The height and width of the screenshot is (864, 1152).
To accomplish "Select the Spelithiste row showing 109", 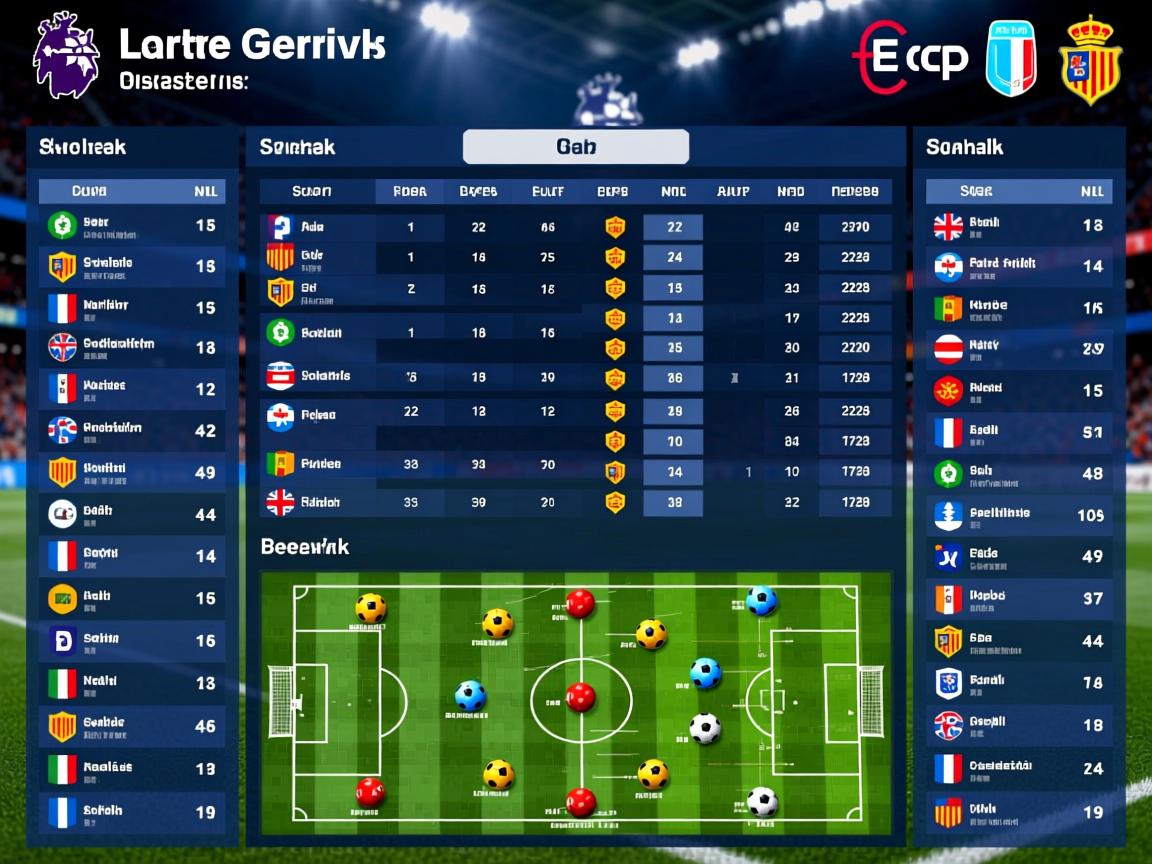I will tap(1018, 515).
